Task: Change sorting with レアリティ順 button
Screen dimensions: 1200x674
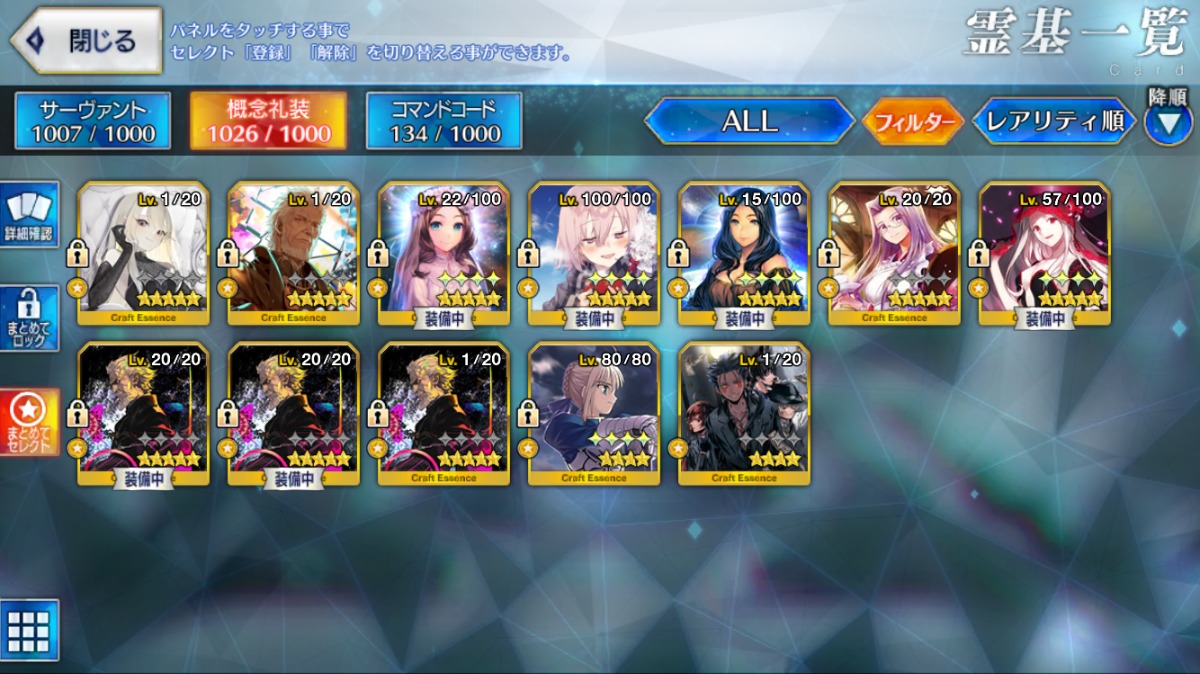Action: (x=1054, y=121)
